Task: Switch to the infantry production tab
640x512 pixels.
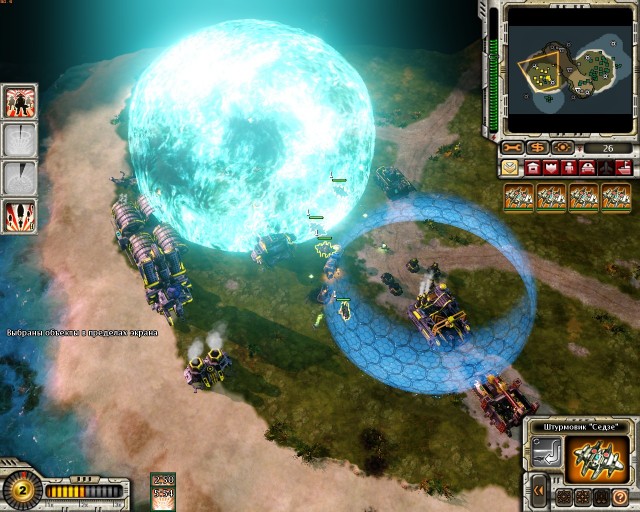Action: point(571,168)
